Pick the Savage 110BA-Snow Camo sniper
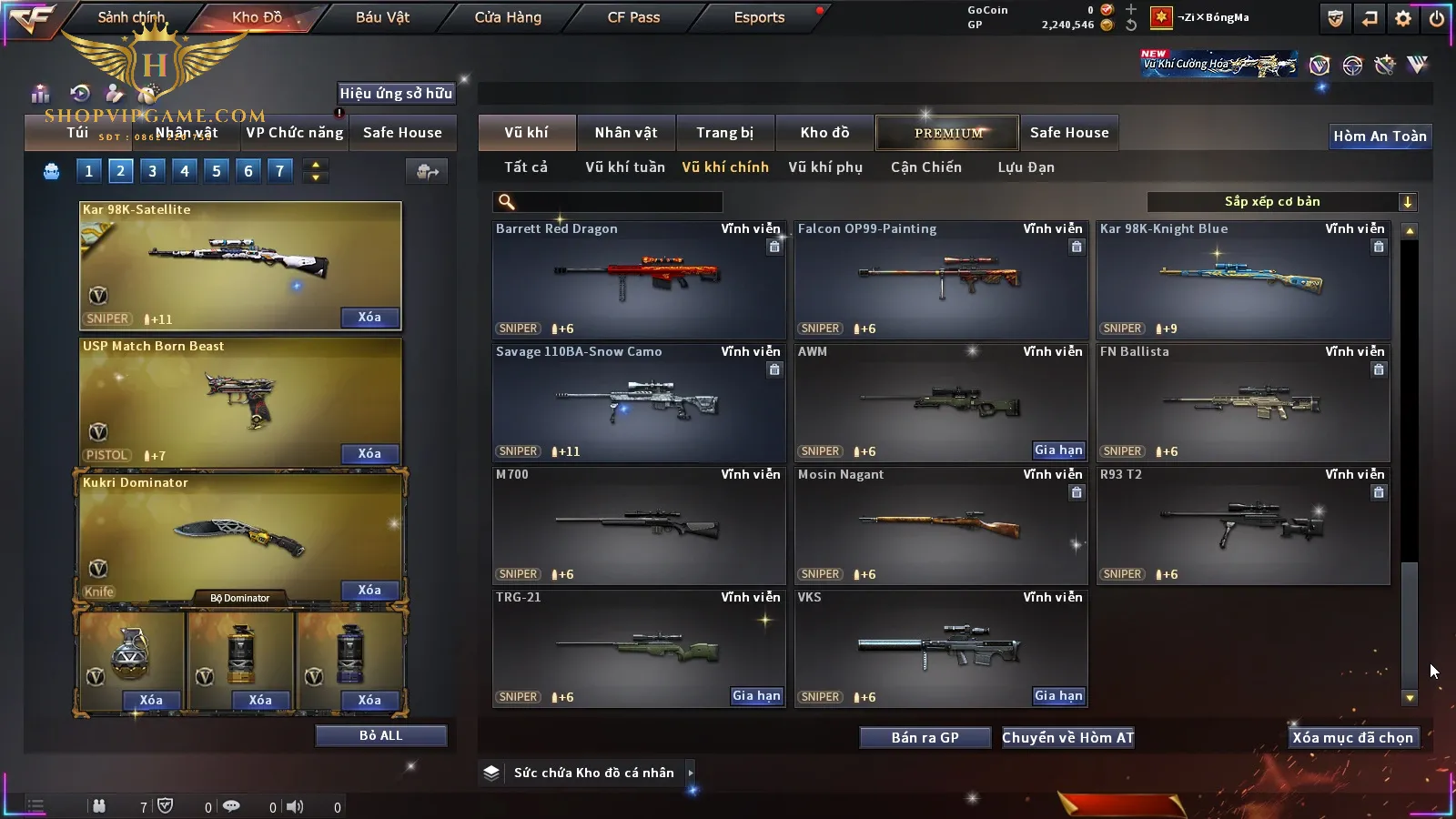 click(x=638, y=401)
